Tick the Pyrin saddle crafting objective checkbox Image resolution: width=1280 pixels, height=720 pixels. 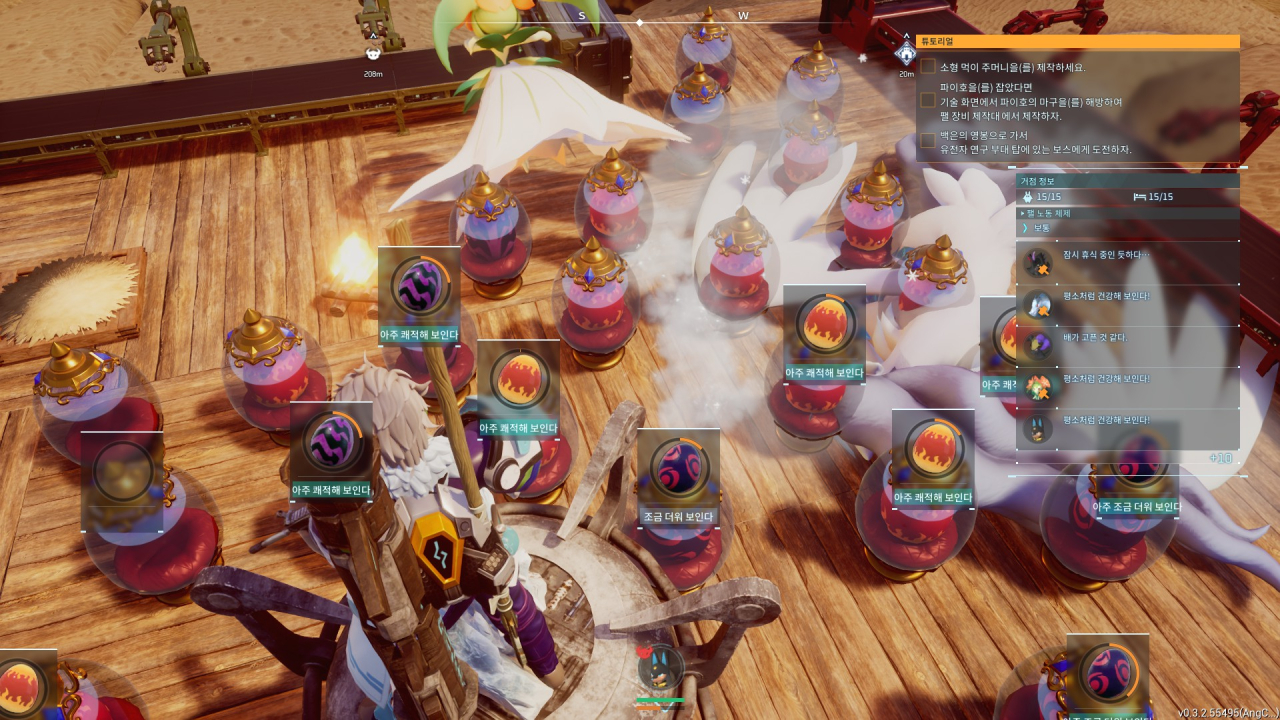[928, 101]
